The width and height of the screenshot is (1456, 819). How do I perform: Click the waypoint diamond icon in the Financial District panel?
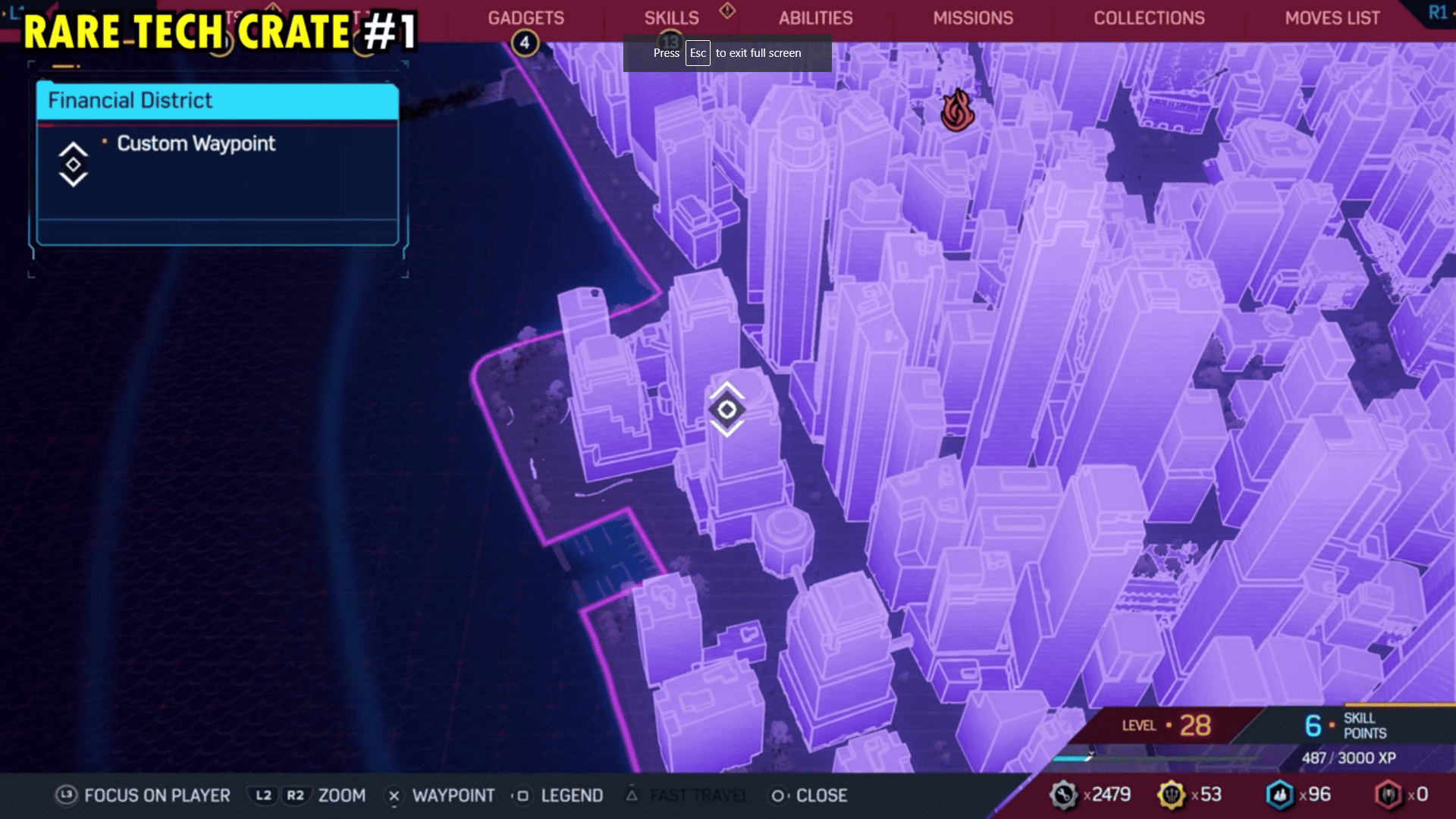tap(72, 164)
